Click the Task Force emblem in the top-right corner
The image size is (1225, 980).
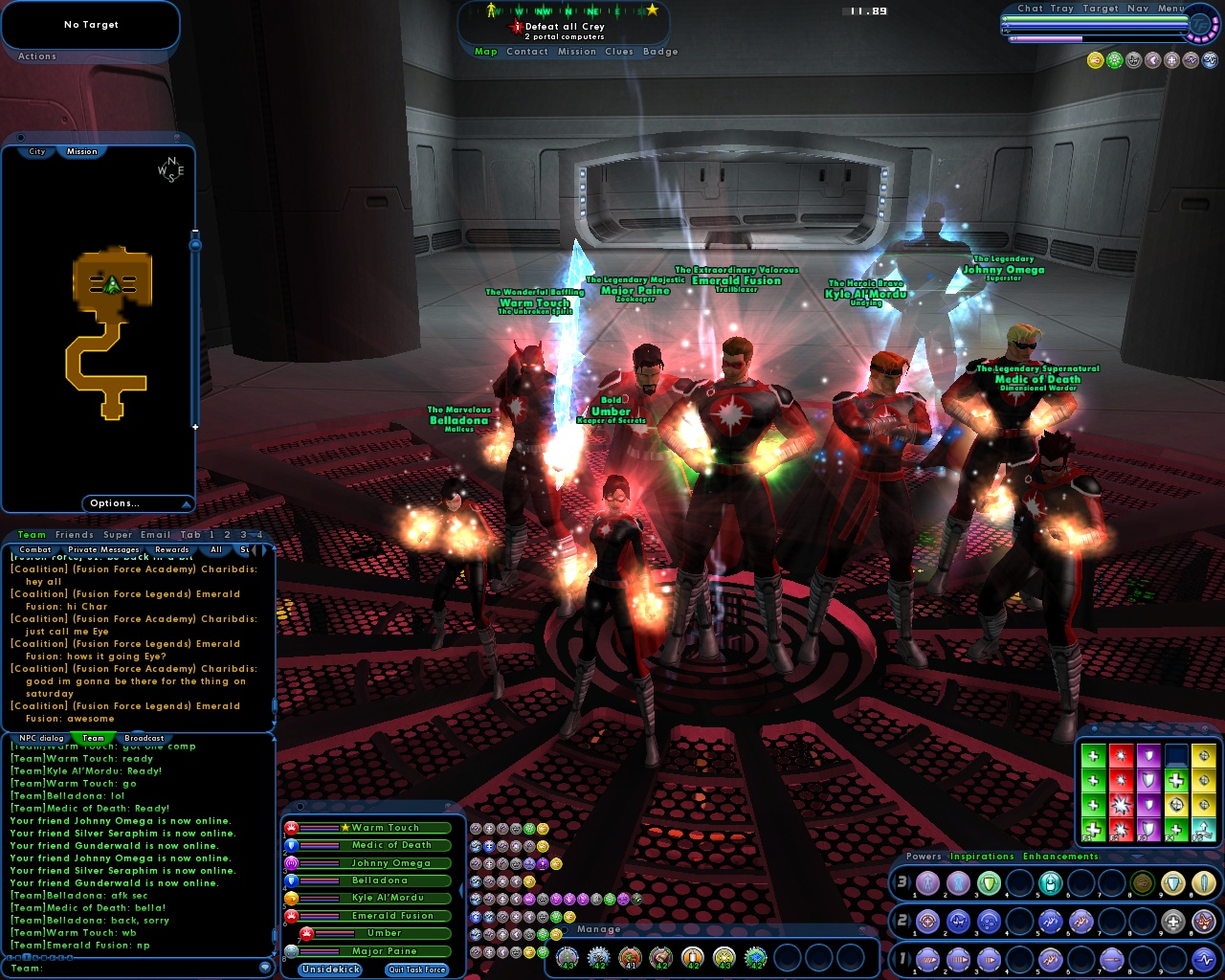(x=1201, y=24)
